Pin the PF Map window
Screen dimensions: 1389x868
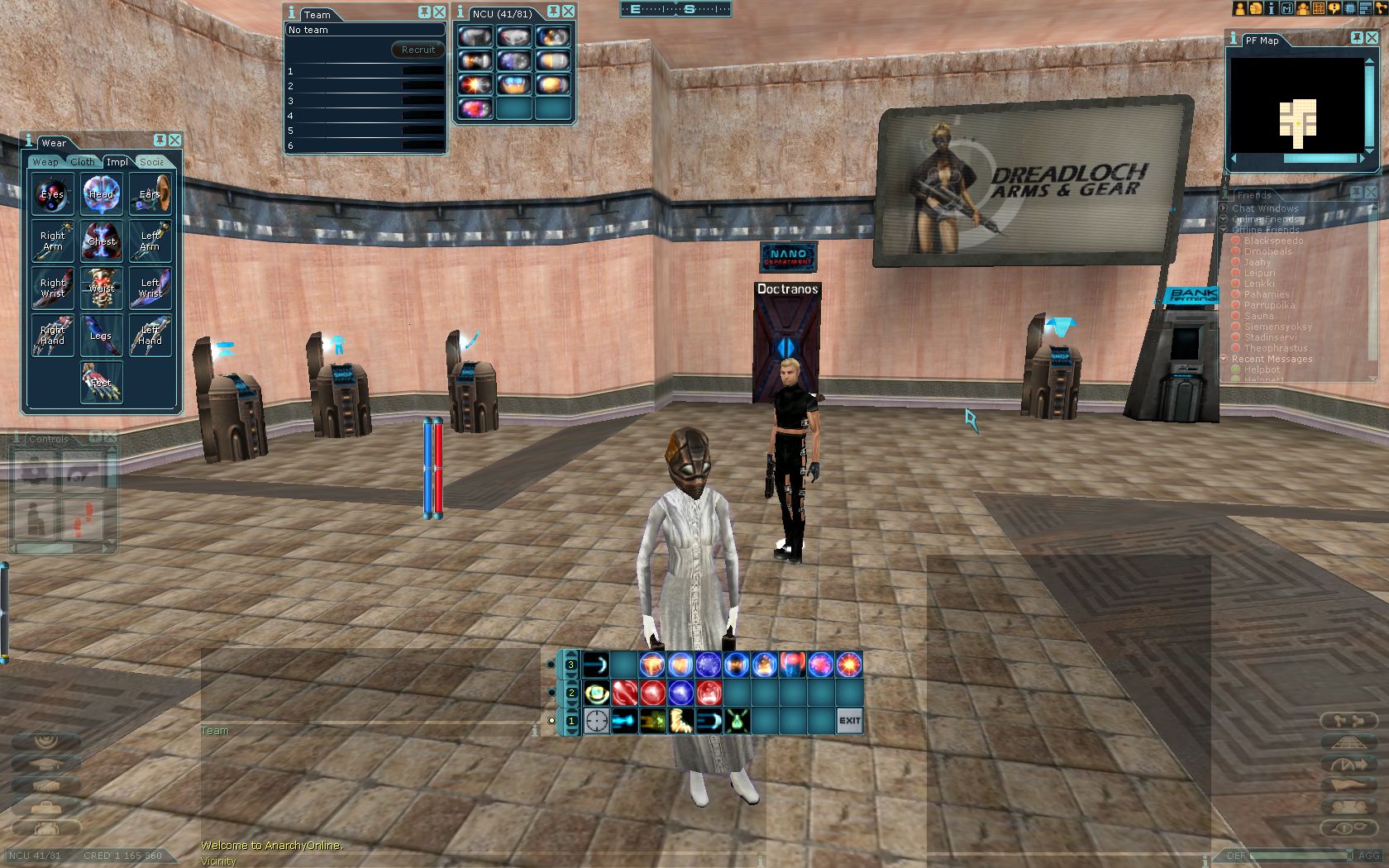coord(1357,38)
